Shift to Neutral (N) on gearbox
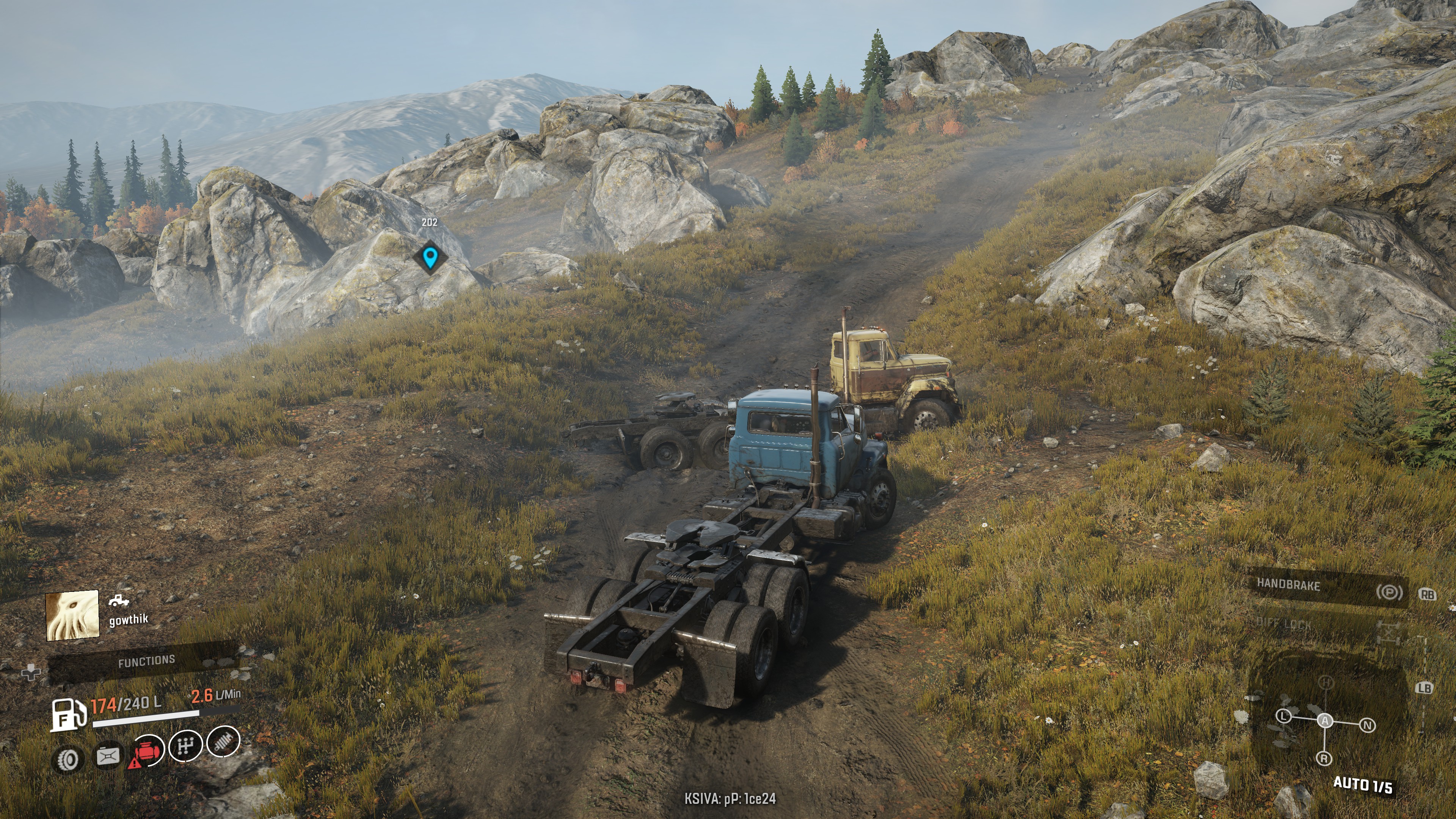 click(1367, 725)
